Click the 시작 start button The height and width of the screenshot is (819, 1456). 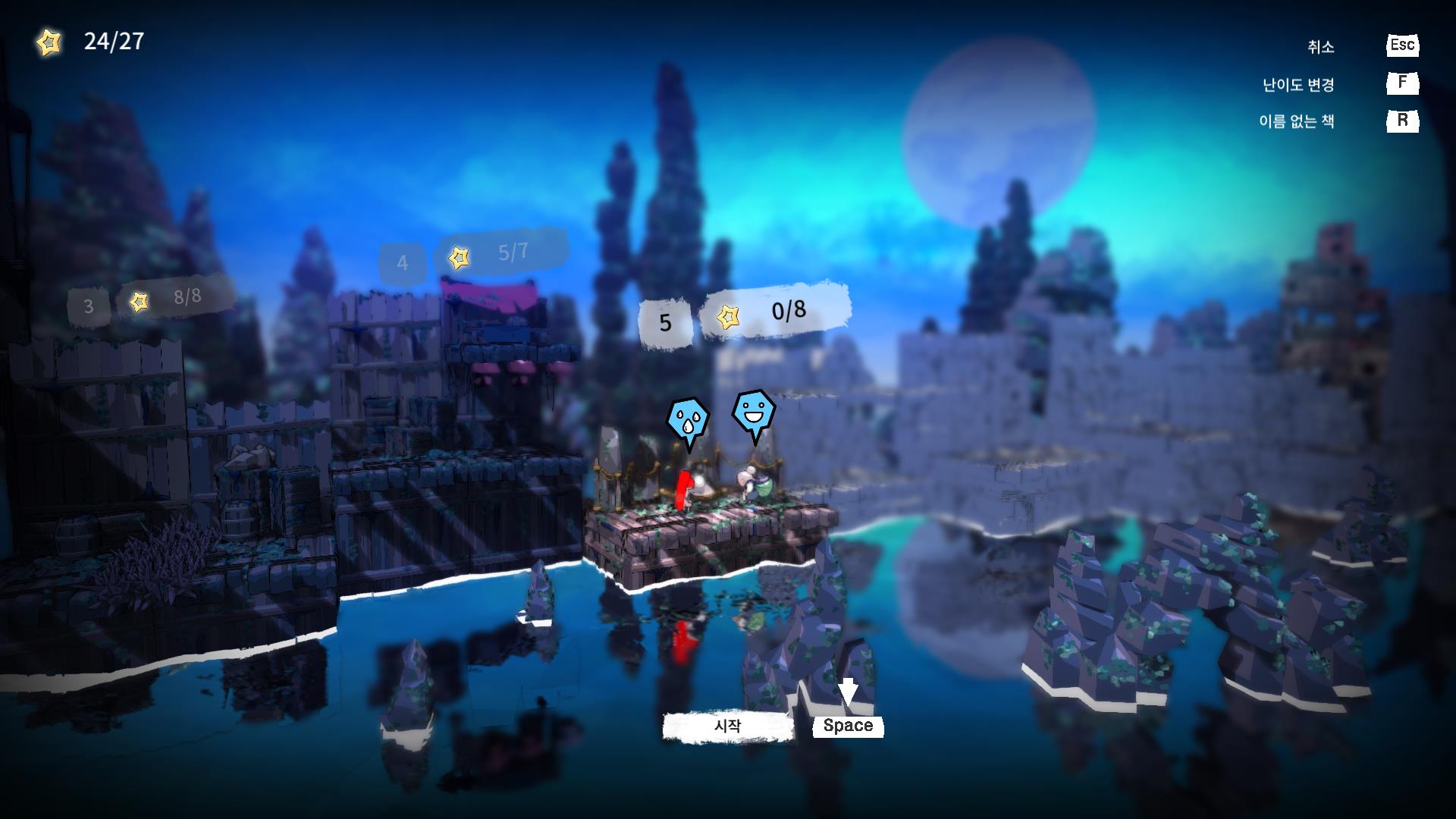click(728, 726)
